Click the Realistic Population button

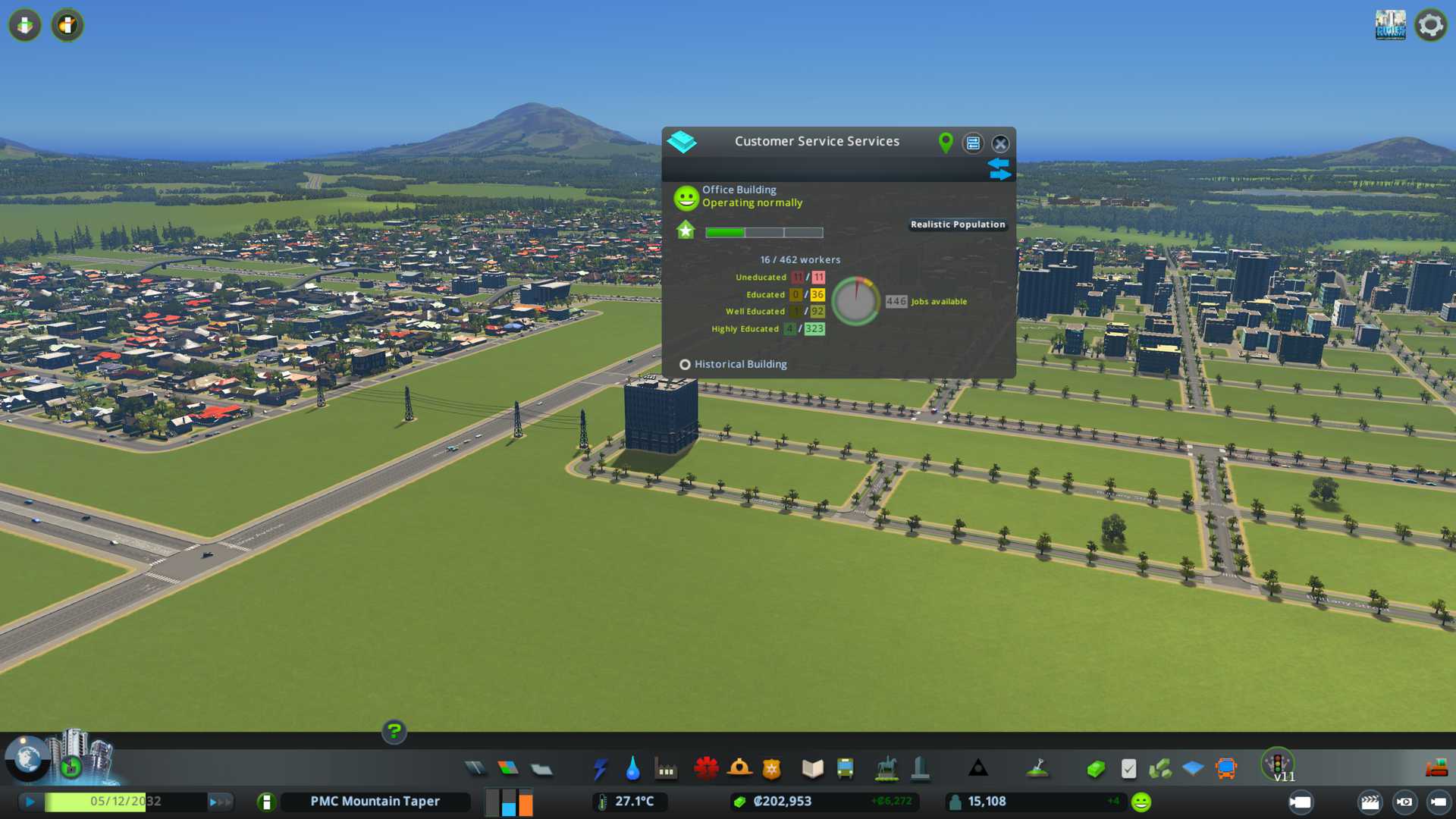click(x=958, y=224)
